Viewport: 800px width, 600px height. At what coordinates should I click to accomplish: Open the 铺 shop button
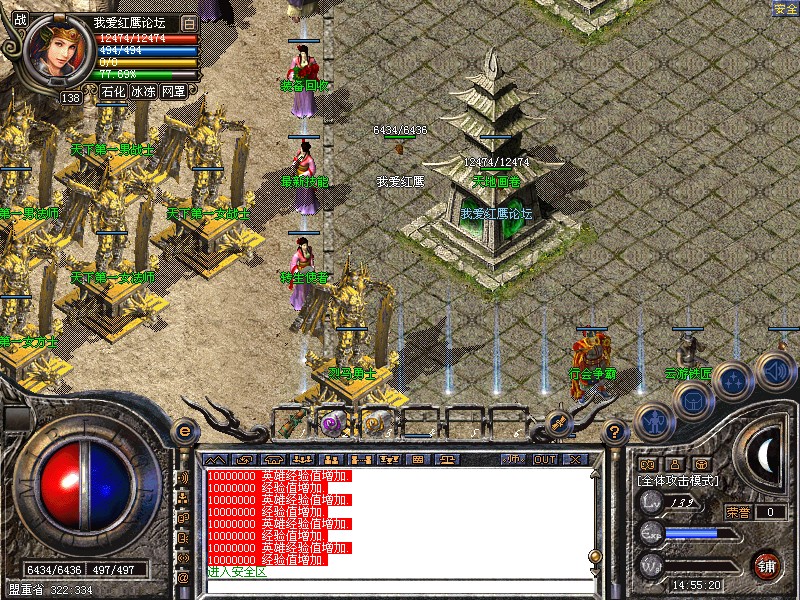click(766, 563)
